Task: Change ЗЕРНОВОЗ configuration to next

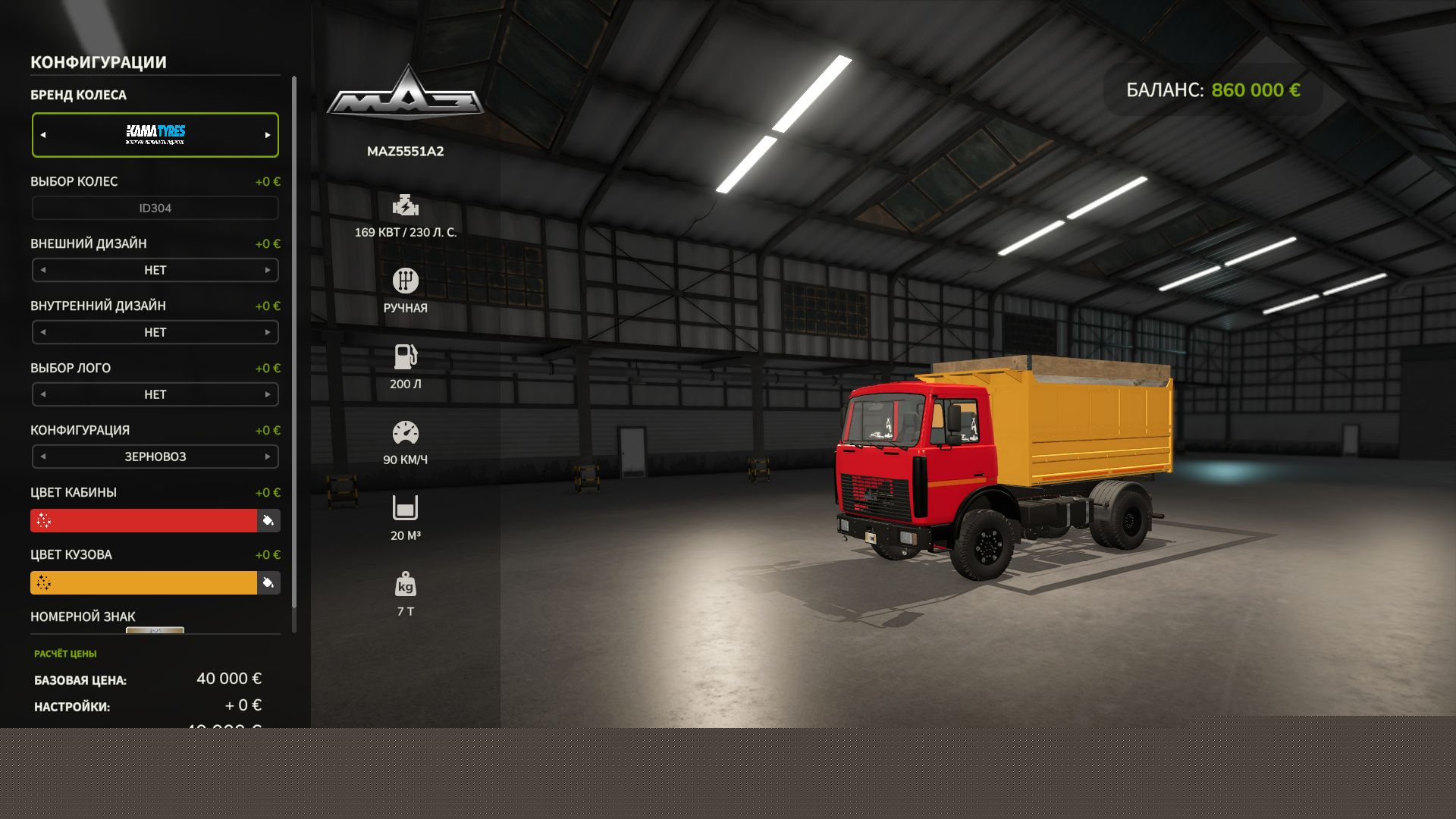Action: [x=268, y=457]
